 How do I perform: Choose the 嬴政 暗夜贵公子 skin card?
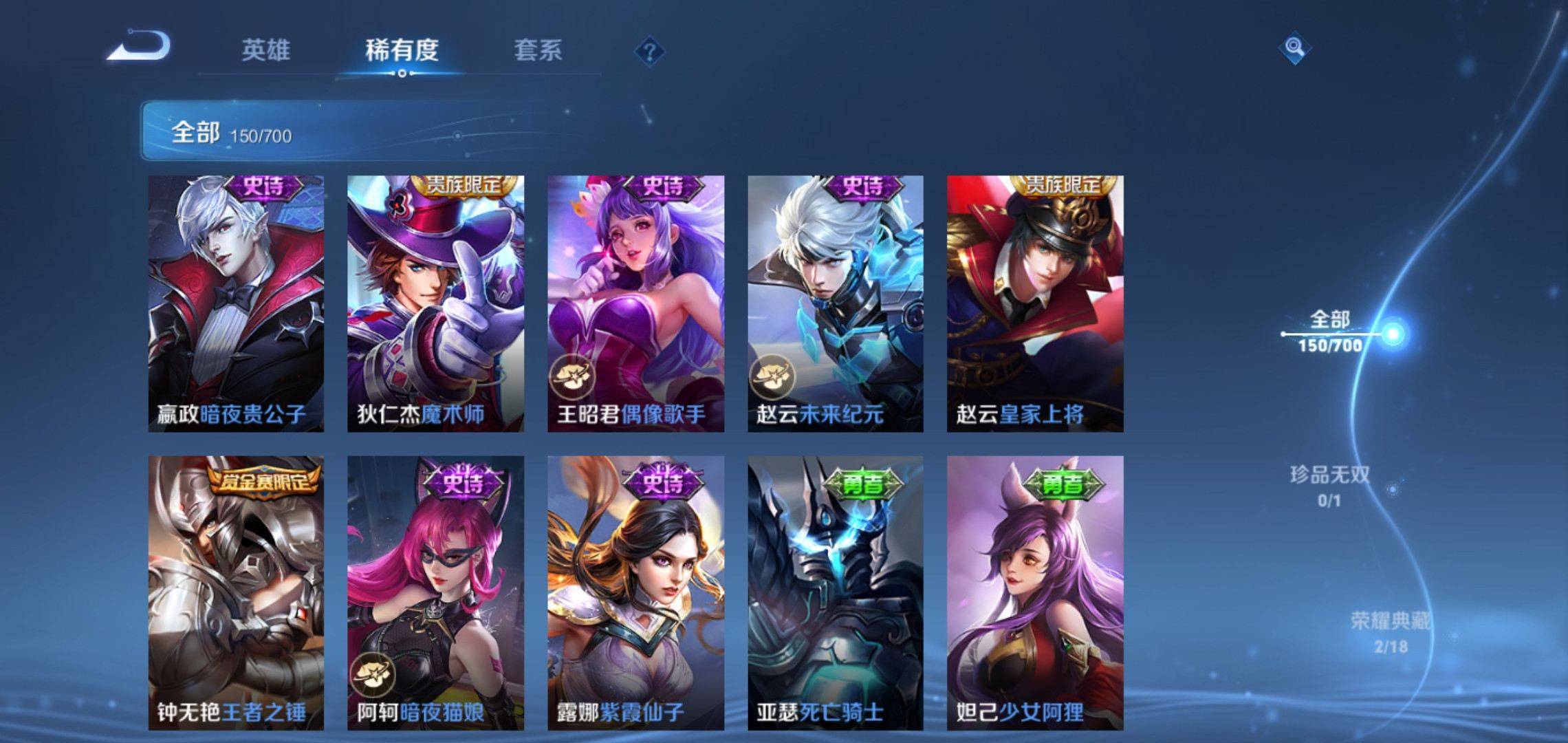(236, 303)
